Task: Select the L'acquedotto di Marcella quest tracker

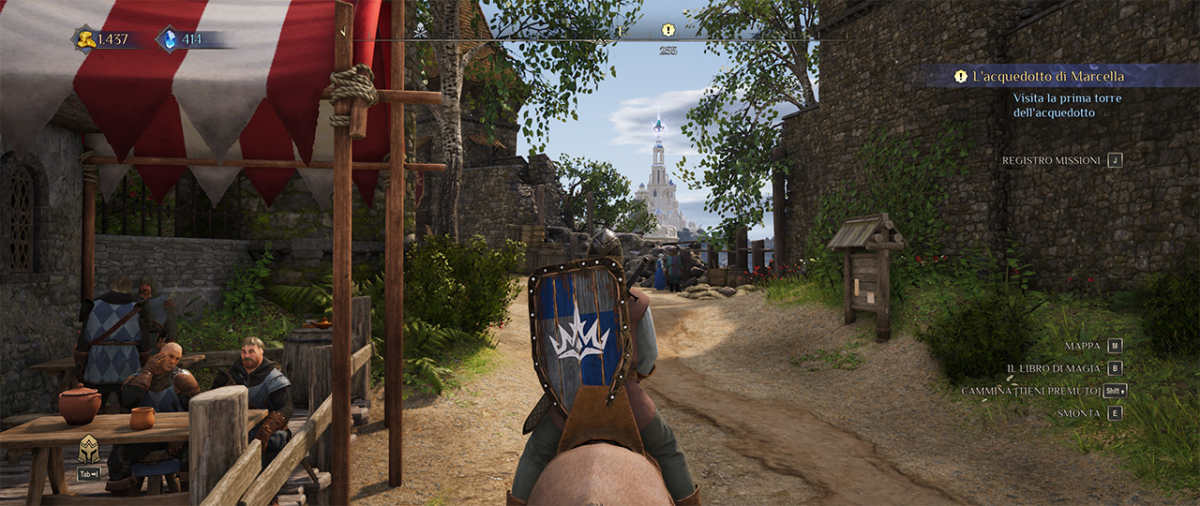Action: [1050, 76]
